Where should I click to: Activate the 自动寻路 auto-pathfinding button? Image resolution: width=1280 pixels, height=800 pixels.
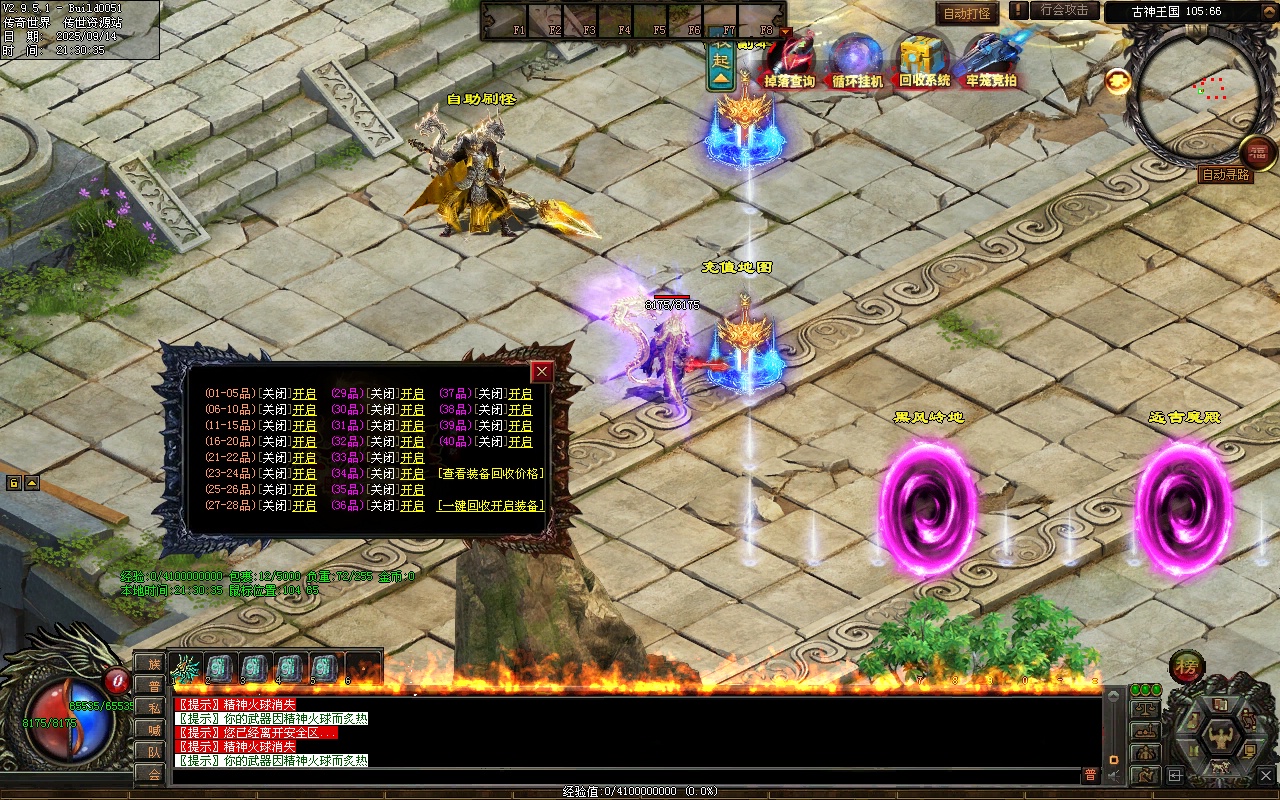click(1225, 175)
